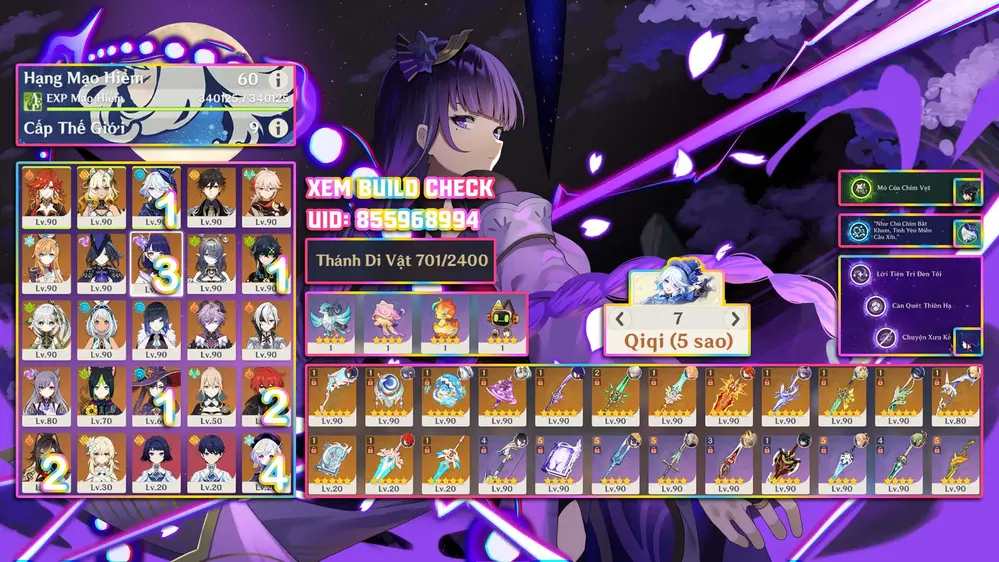Screen dimensions: 999x562
Task: Choose the Zhongli character card
Action: (212, 197)
